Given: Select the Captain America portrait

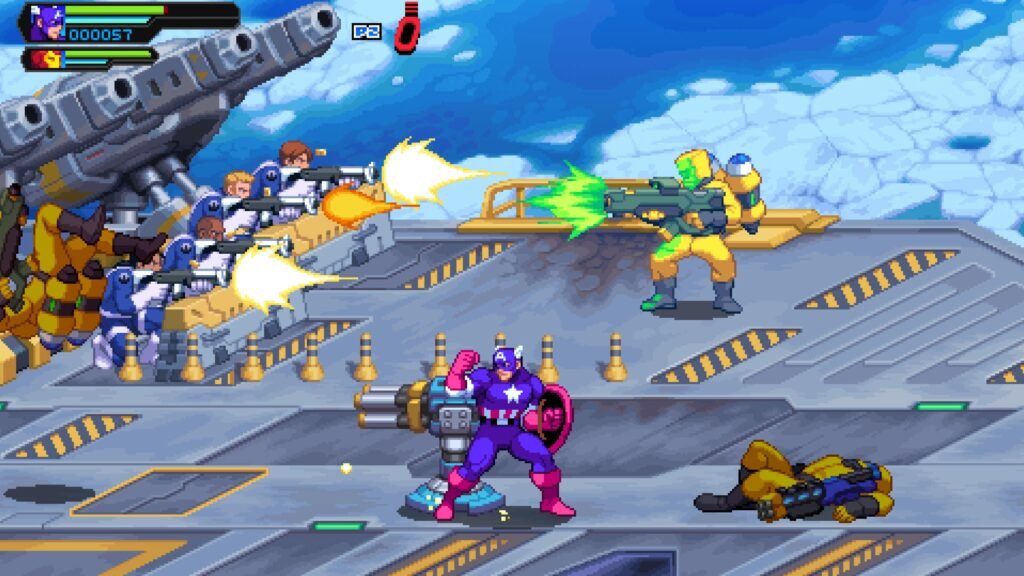Looking at the screenshot, I should point(46,22).
